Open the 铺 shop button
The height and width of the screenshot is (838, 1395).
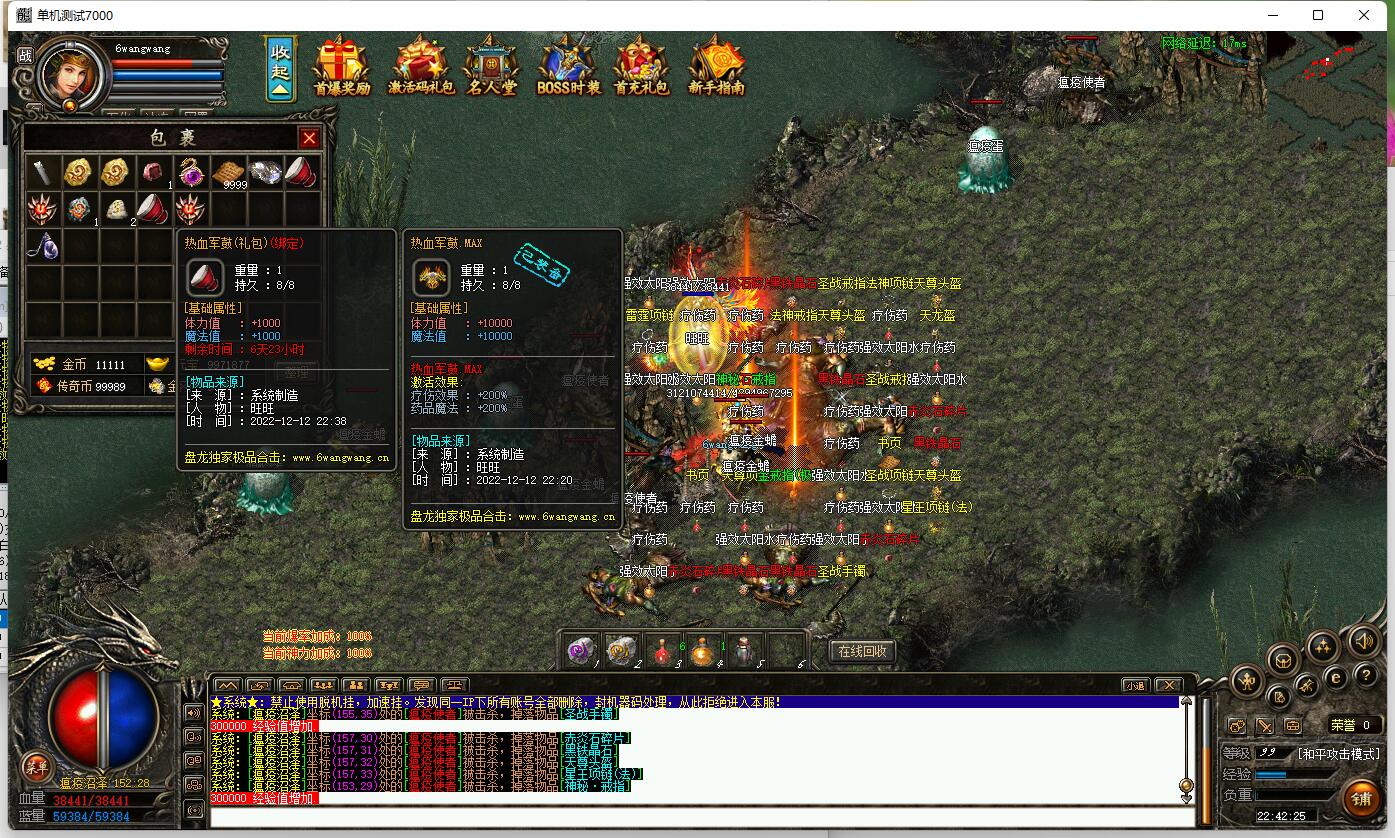tap(1360, 797)
